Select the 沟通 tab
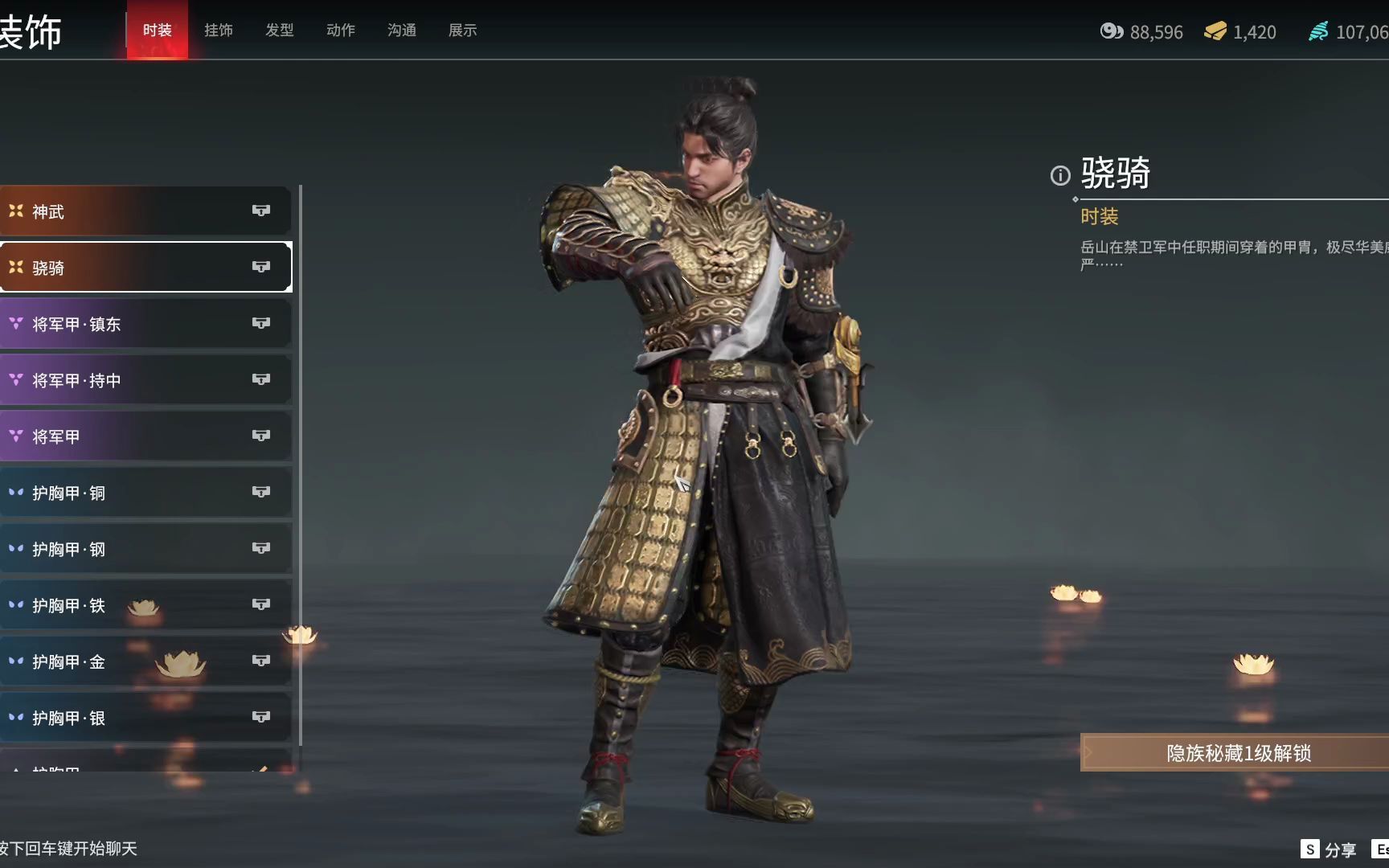Image resolution: width=1389 pixels, height=868 pixels. (401, 31)
